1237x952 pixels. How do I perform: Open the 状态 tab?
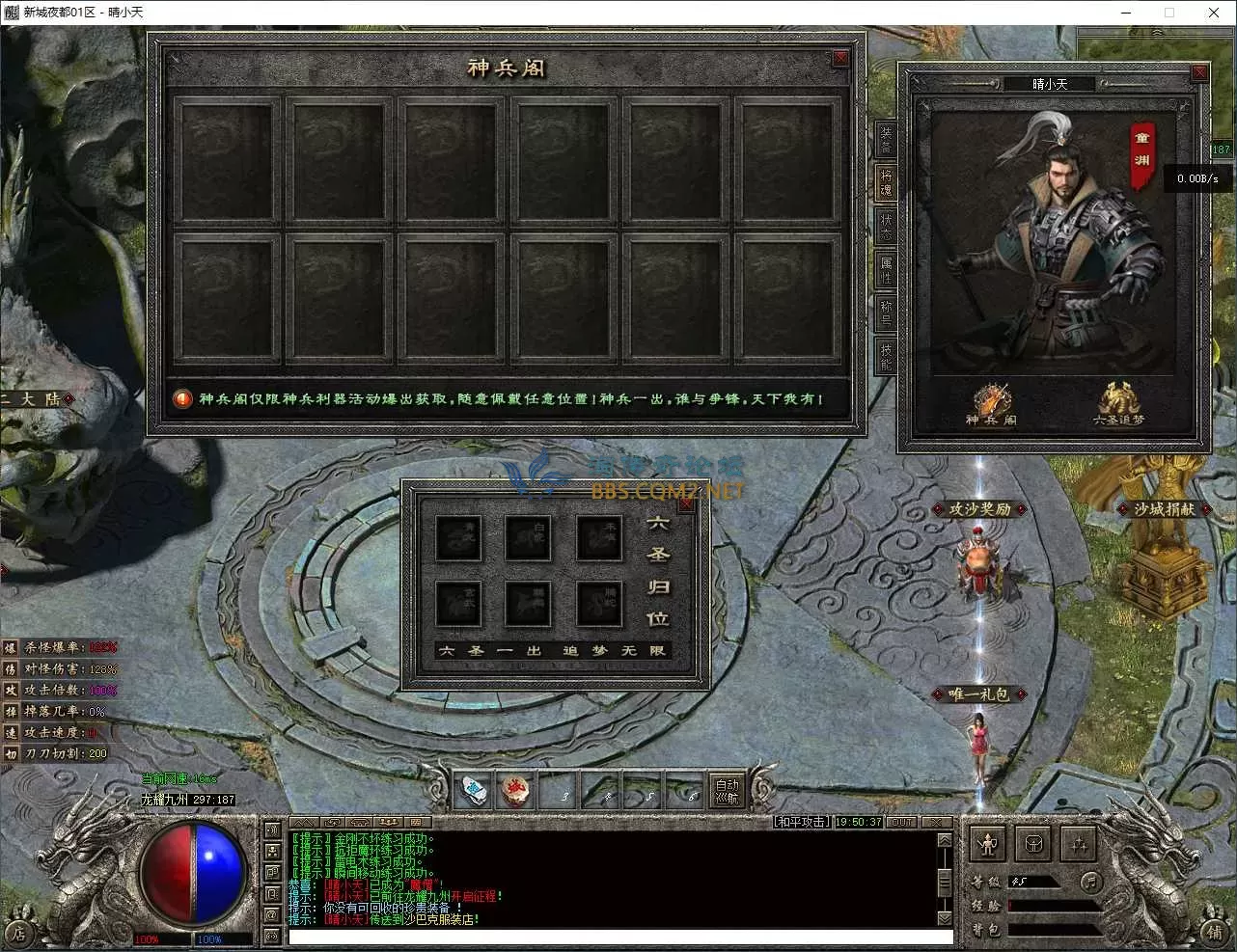tap(886, 227)
